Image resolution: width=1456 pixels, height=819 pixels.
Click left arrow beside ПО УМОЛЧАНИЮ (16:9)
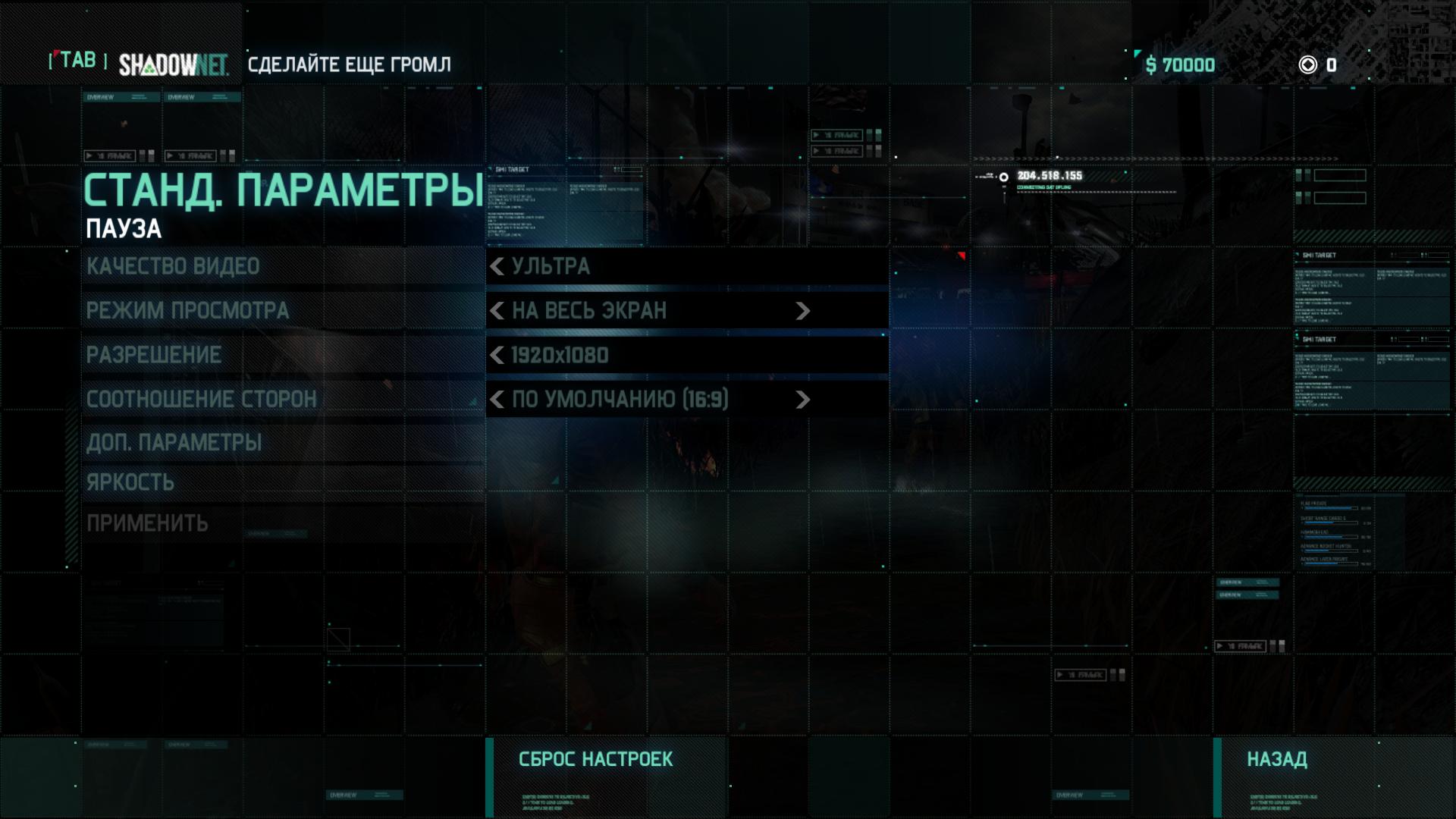(497, 400)
